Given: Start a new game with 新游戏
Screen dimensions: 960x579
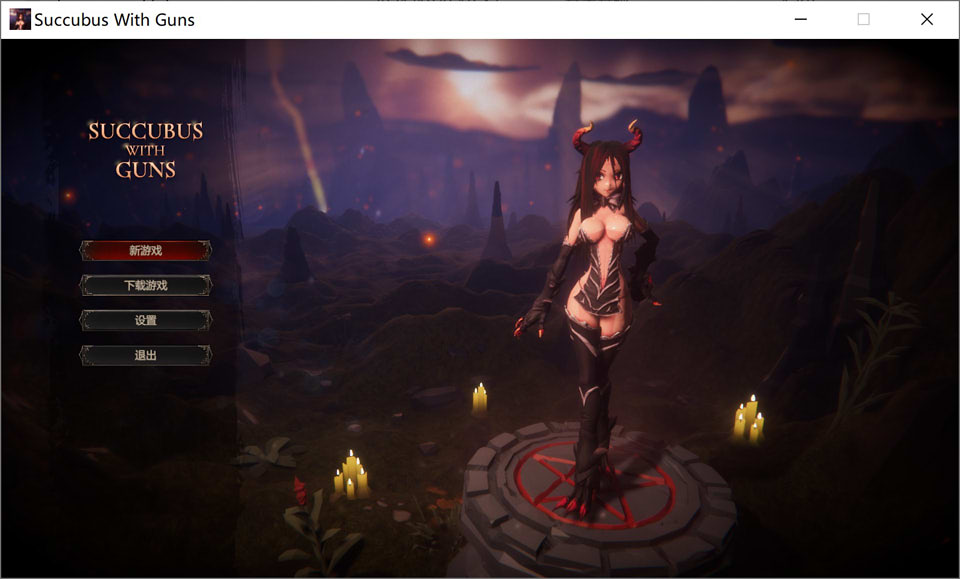Looking at the screenshot, I should [146, 251].
